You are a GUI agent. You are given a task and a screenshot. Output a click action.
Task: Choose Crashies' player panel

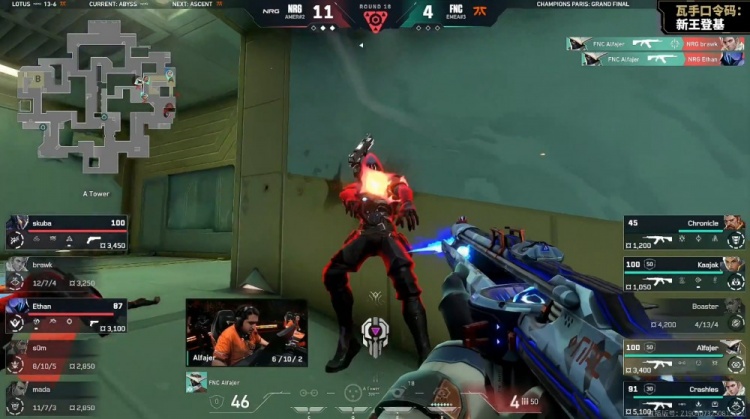pyautogui.click(x=685, y=397)
